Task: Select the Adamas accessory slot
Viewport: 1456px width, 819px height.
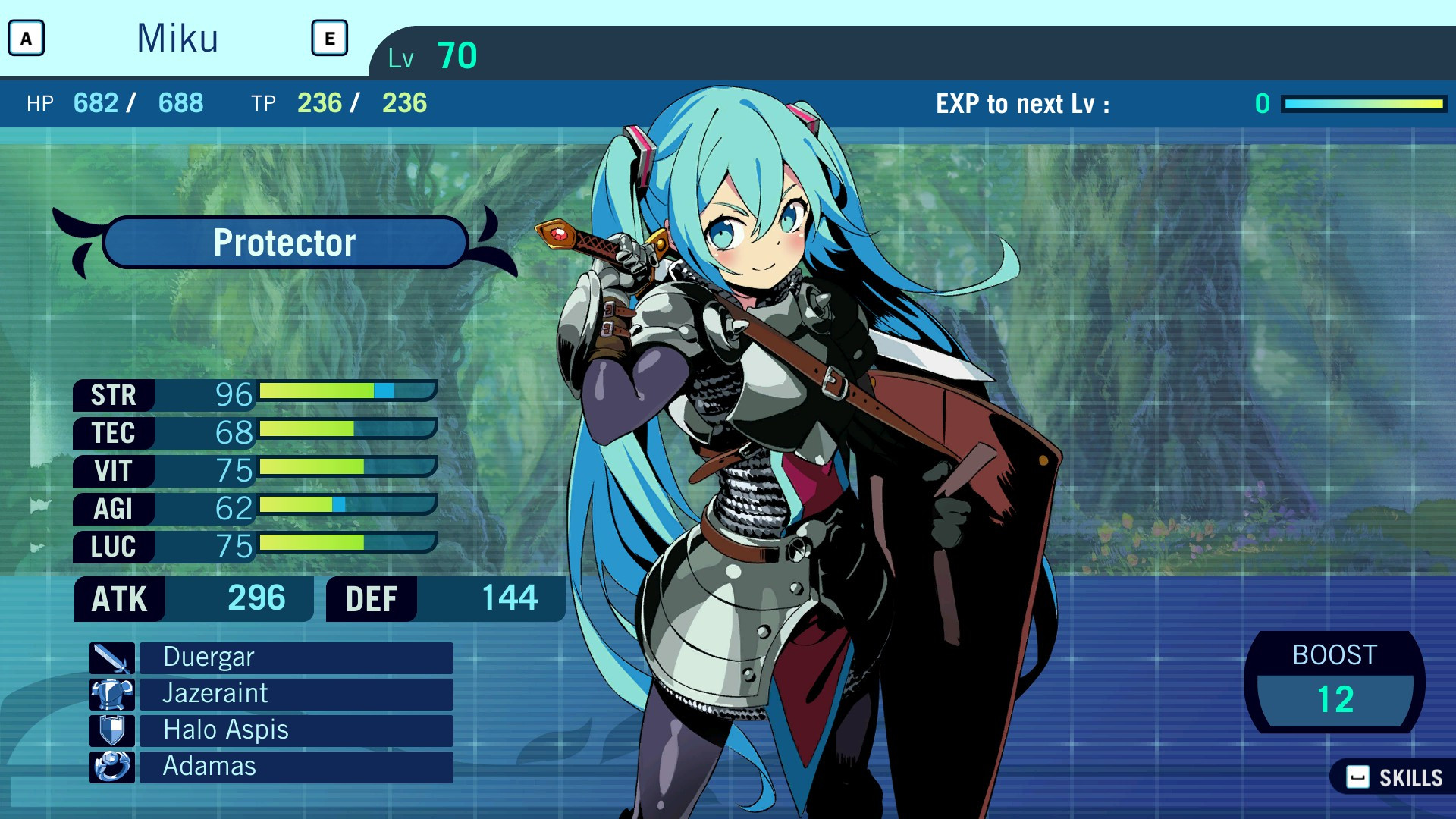Action: [296, 767]
